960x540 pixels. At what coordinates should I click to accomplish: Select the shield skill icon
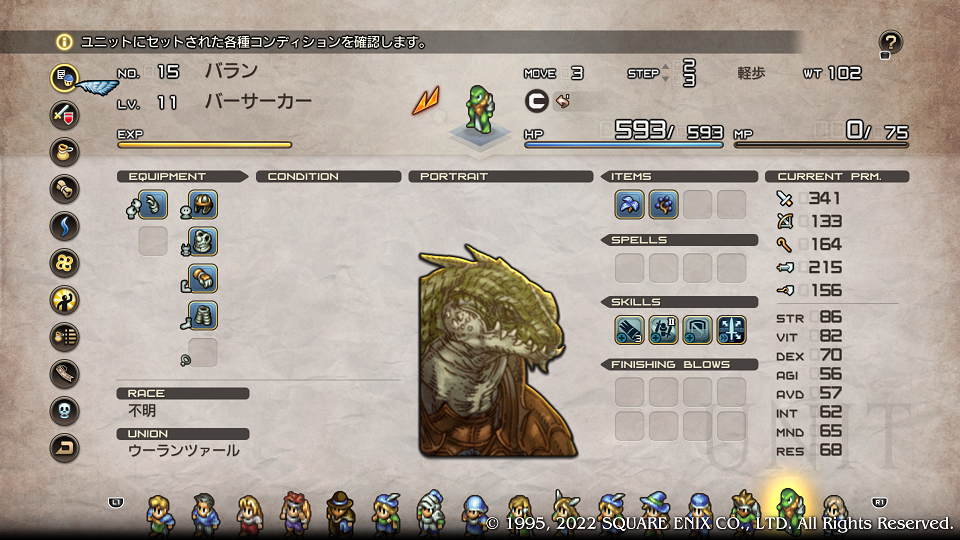pyautogui.click(x=698, y=329)
